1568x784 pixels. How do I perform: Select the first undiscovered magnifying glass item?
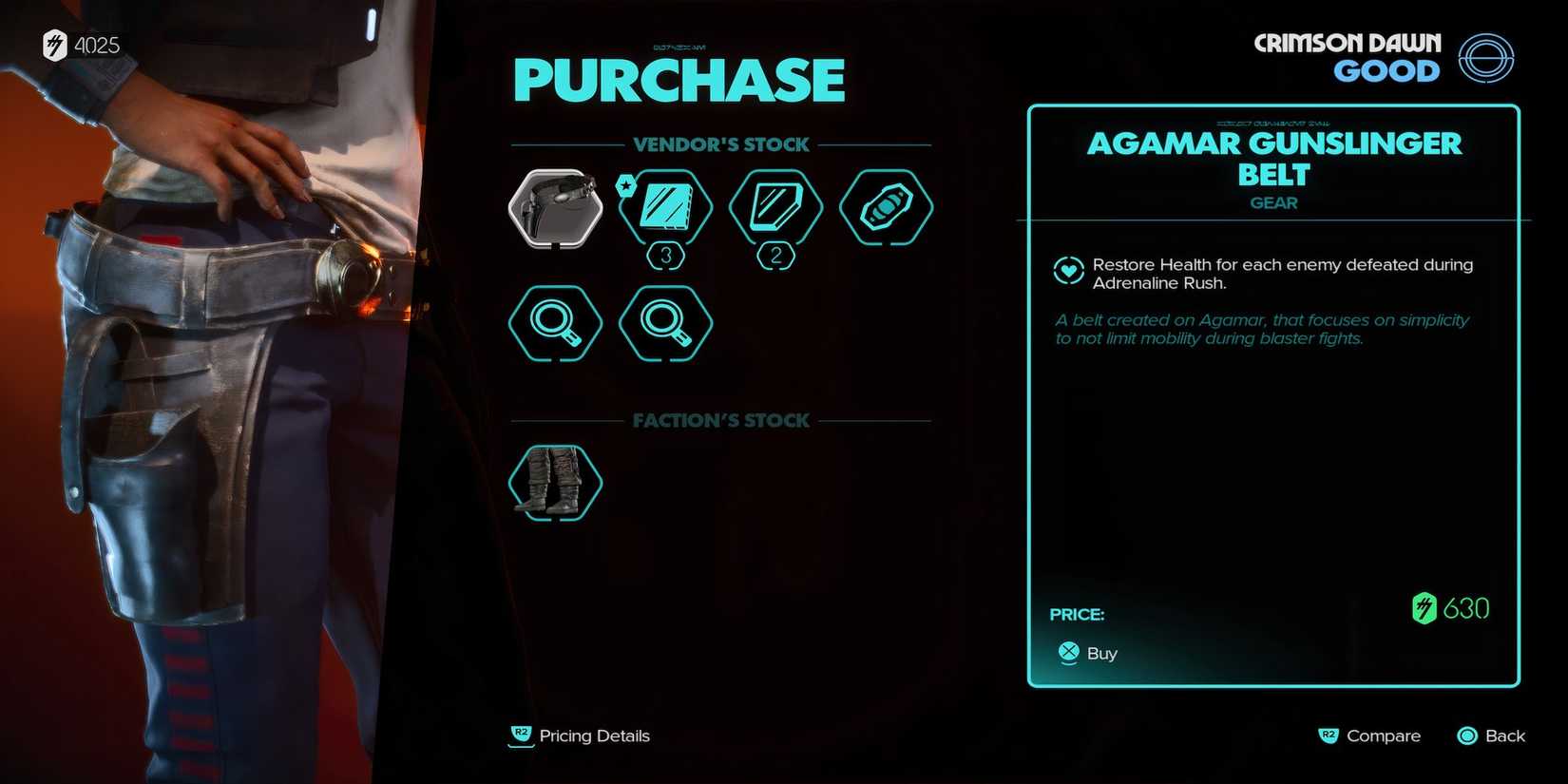pyautogui.click(x=556, y=323)
